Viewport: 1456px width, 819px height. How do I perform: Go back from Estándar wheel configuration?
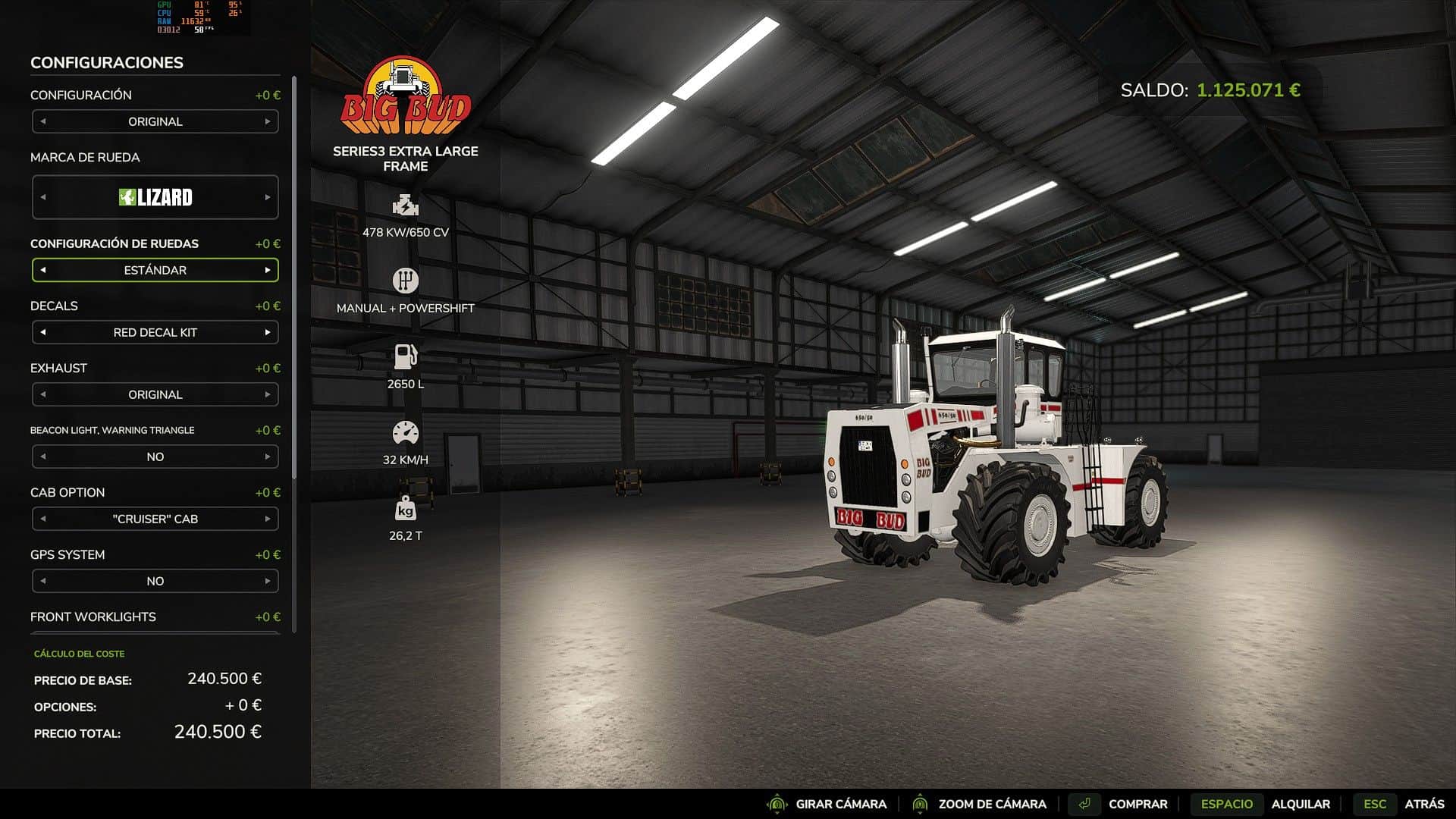(43, 270)
